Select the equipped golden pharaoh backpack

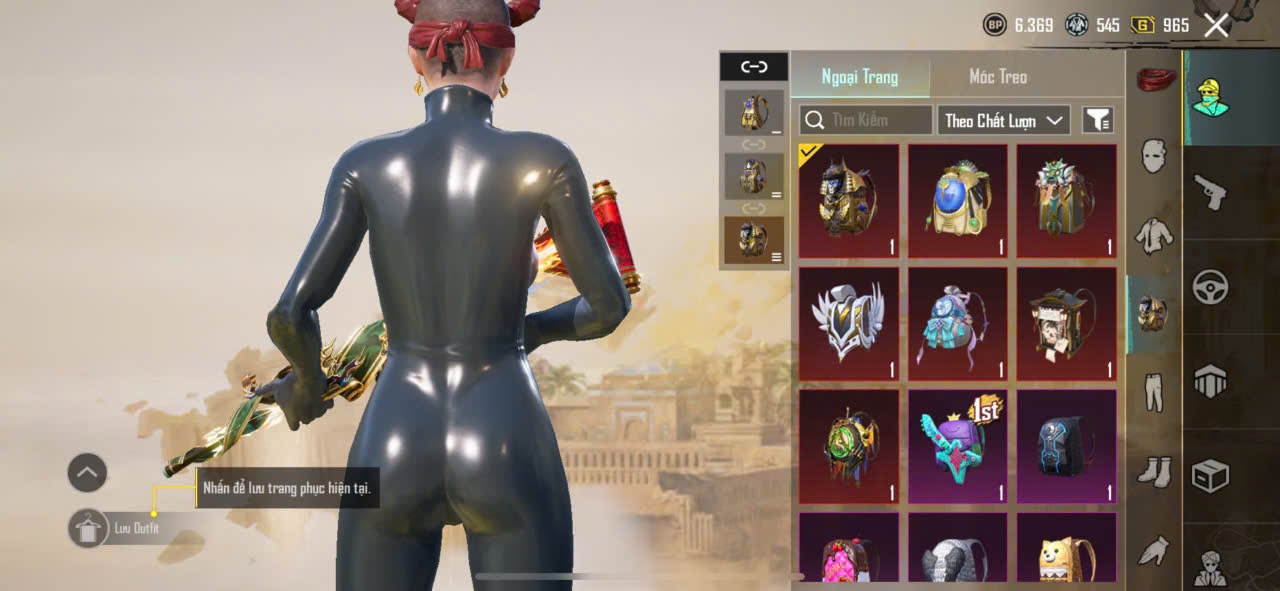tap(848, 201)
